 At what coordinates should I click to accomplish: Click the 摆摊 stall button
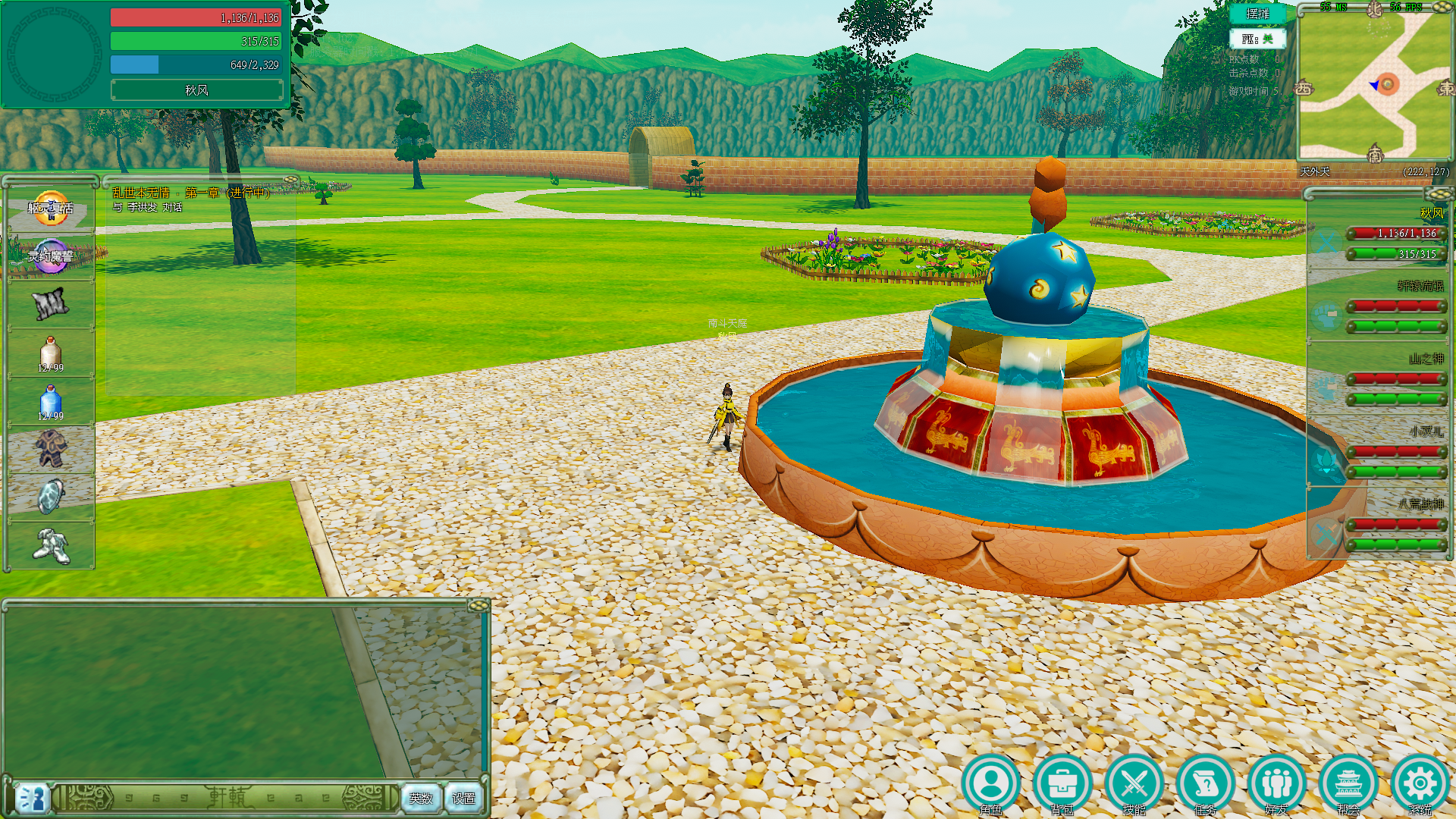(1257, 14)
